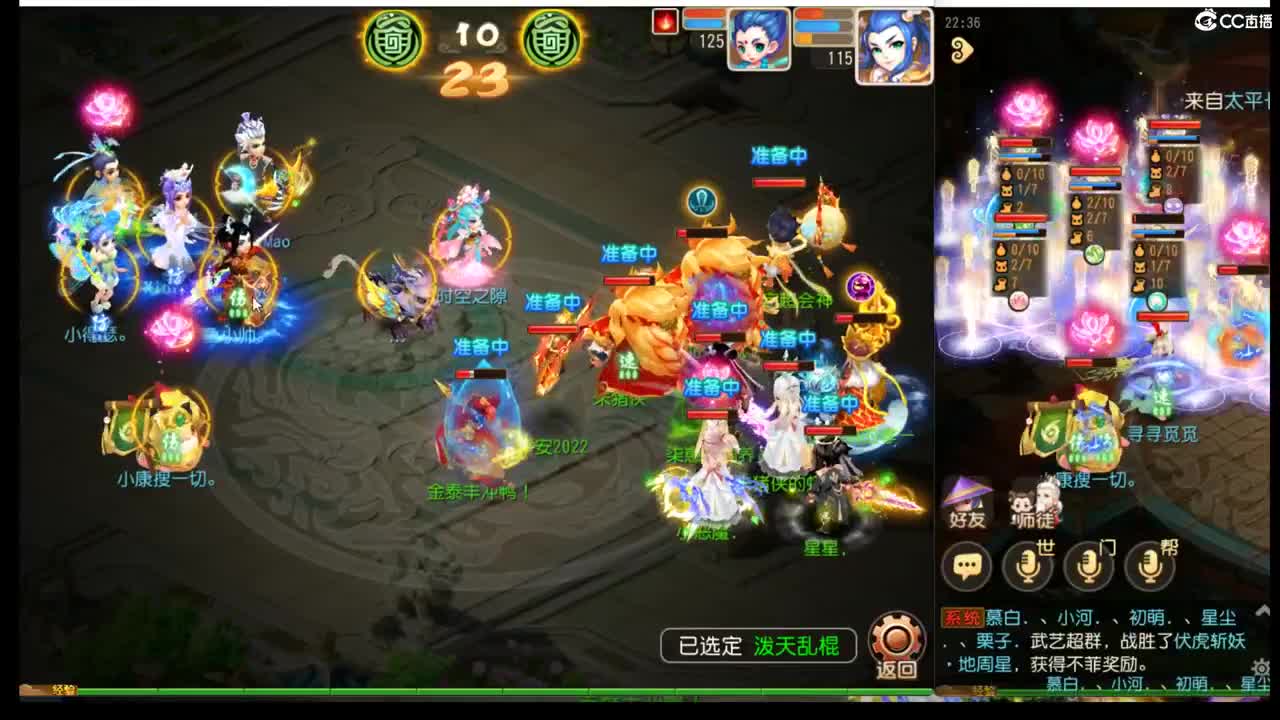Image resolution: width=1280 pixels, height=720 pixels.
Task: Open chat settings via gear icon
Action: pyautogui.click(x=1263, y=669)
